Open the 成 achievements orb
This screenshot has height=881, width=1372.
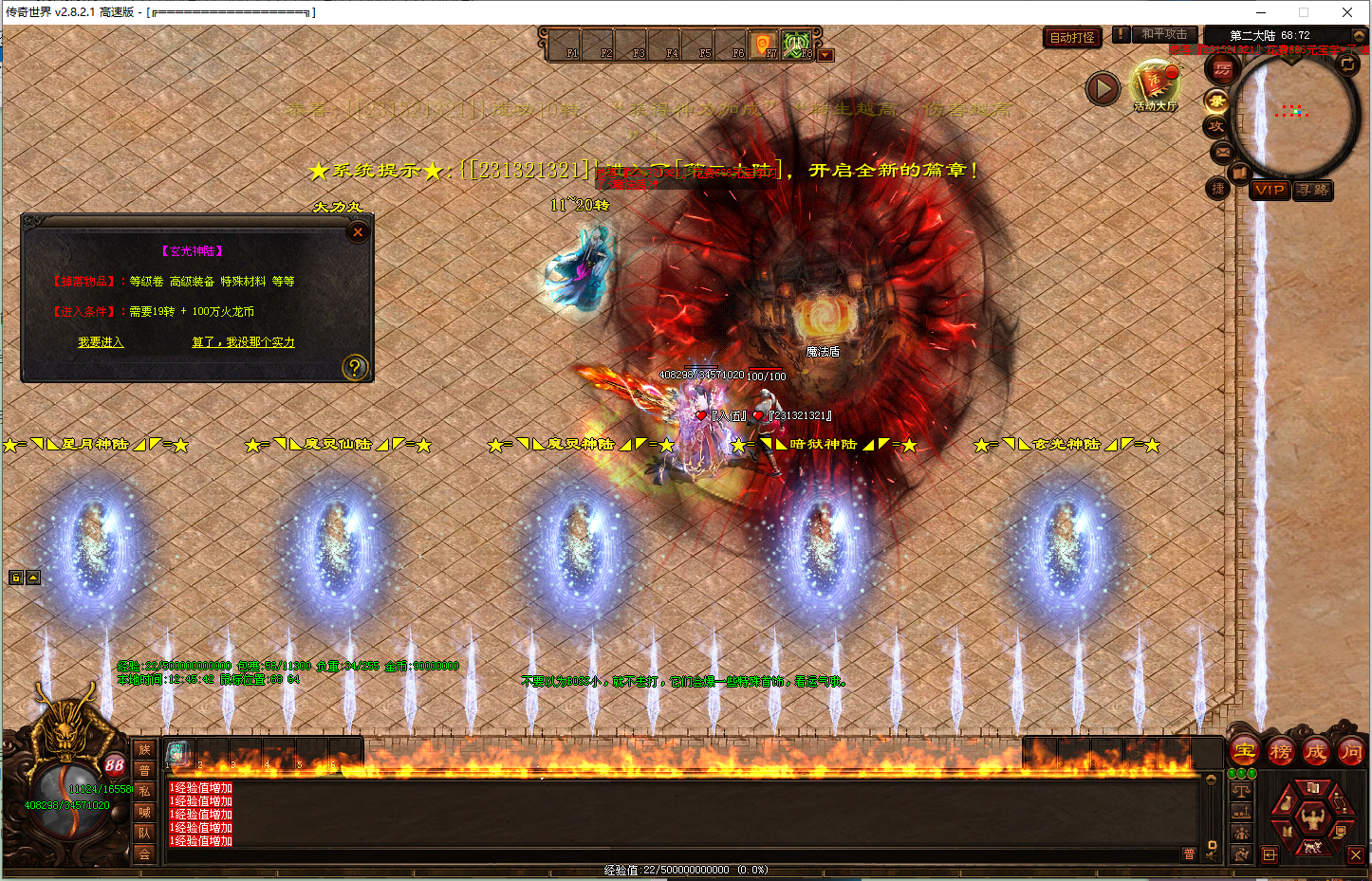click(1315, 752)
